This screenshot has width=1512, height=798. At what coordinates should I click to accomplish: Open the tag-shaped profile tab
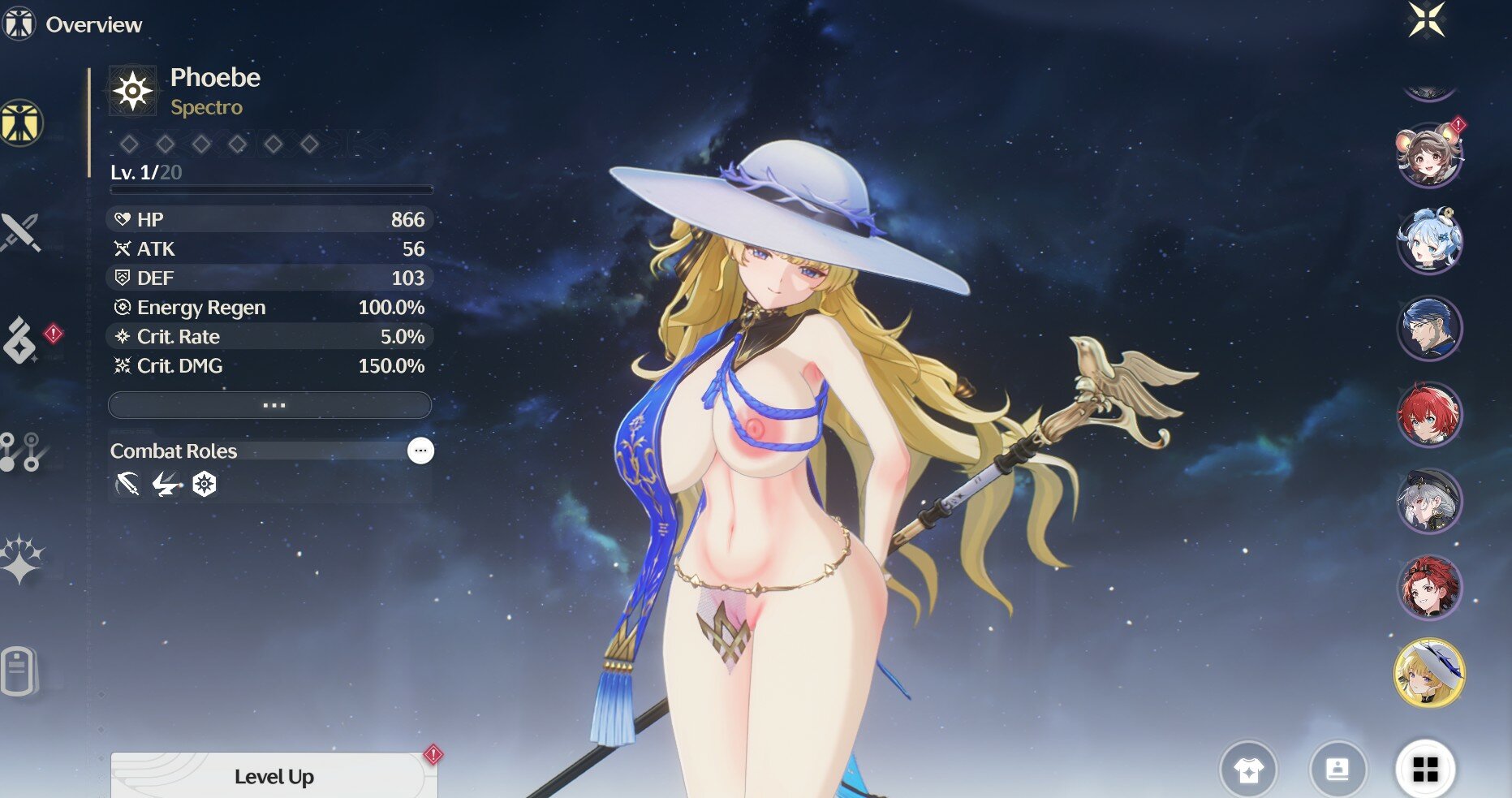coord(18,671)
